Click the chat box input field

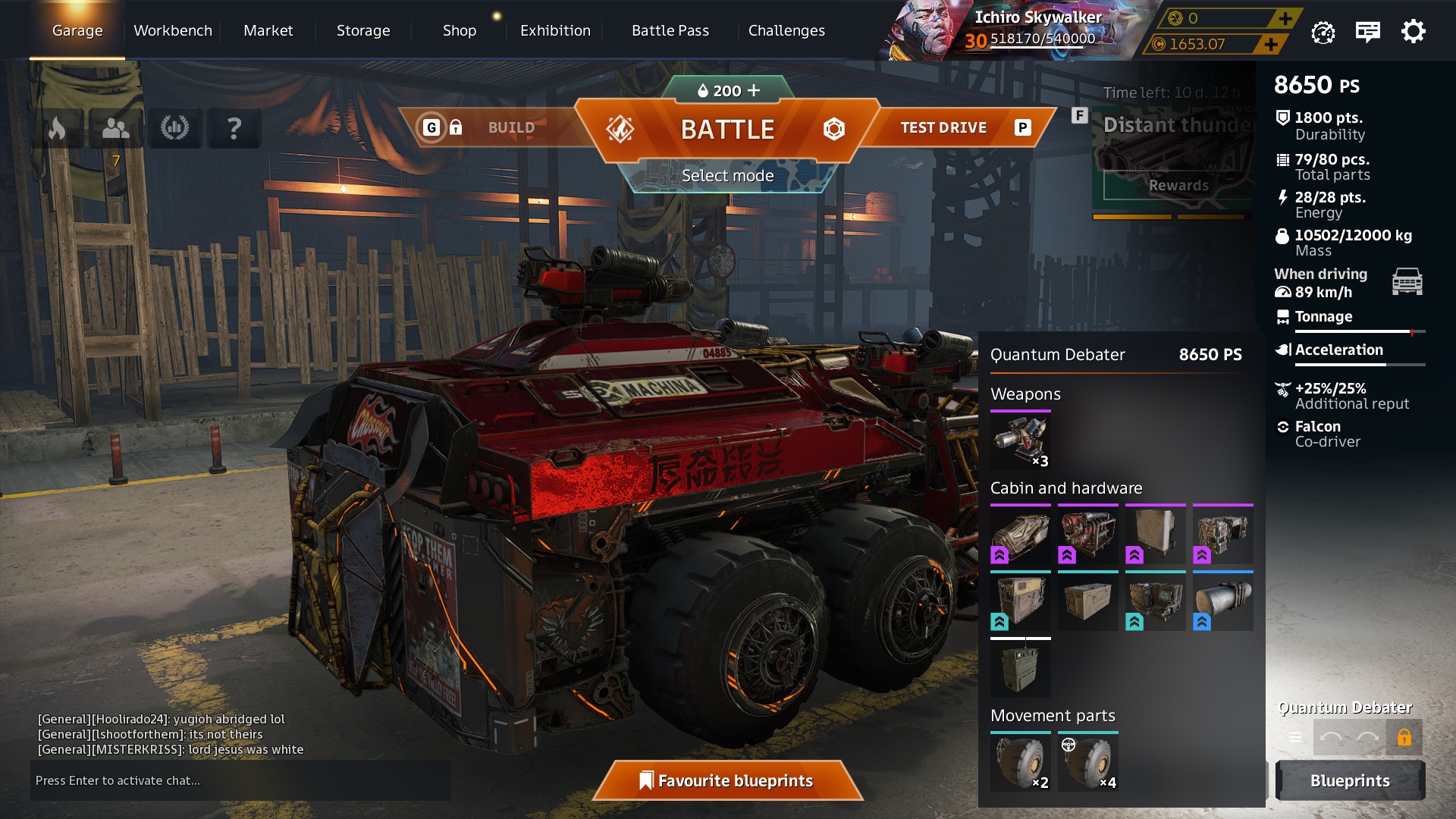click(240, 780)
